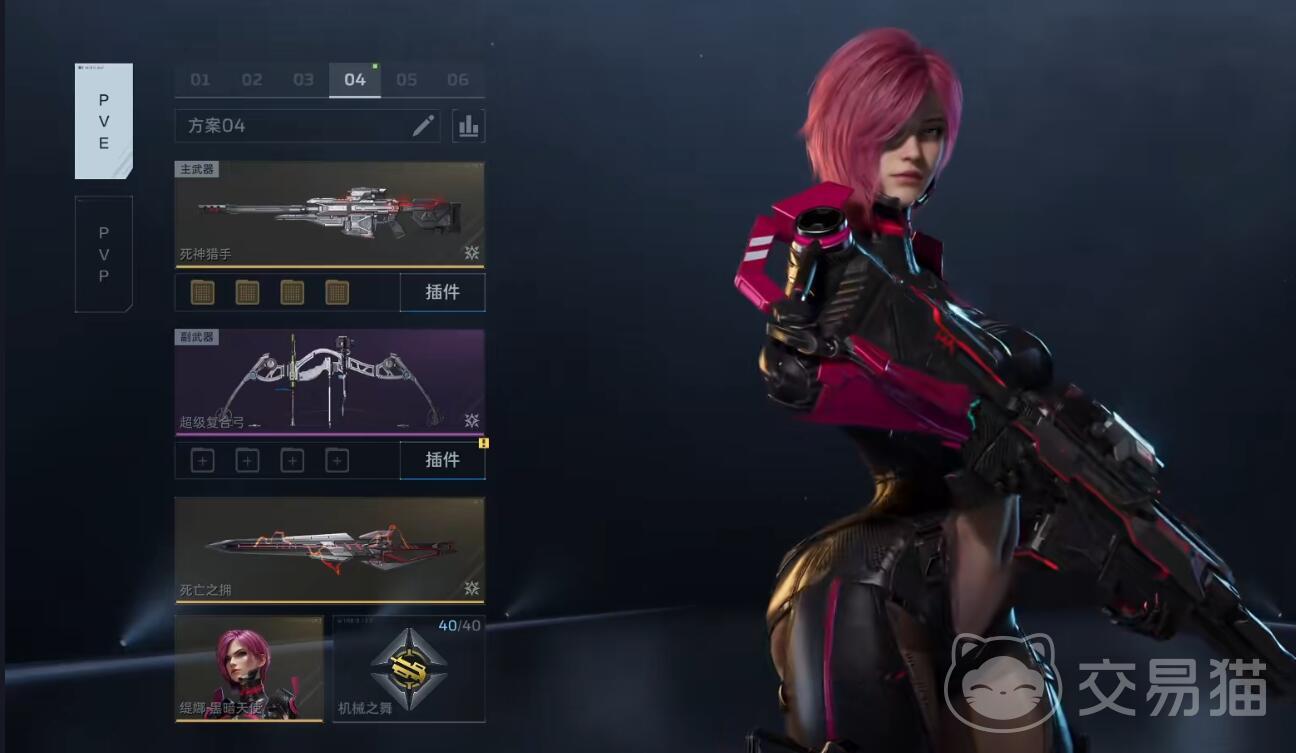Open the bar chart statistics button
The height and width of the screenshot is (753, 1296).
pos(468,125)
